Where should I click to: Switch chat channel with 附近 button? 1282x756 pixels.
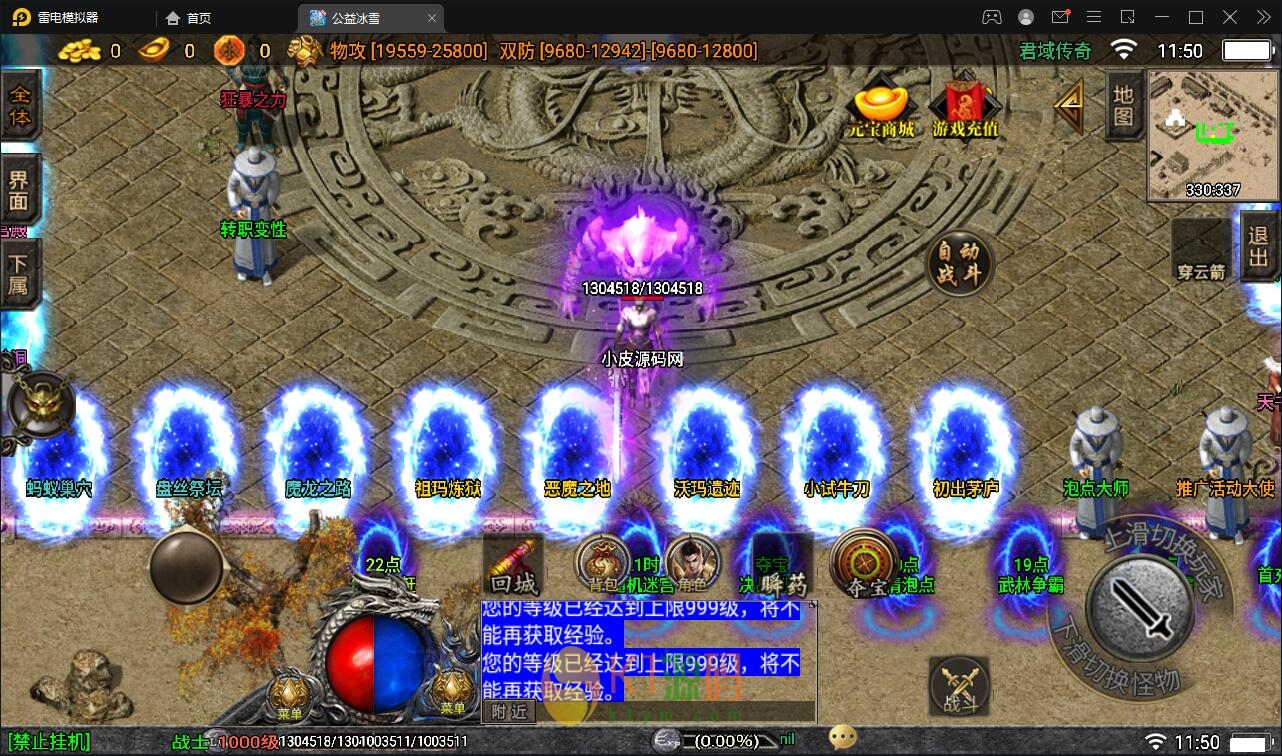(509, 711)
